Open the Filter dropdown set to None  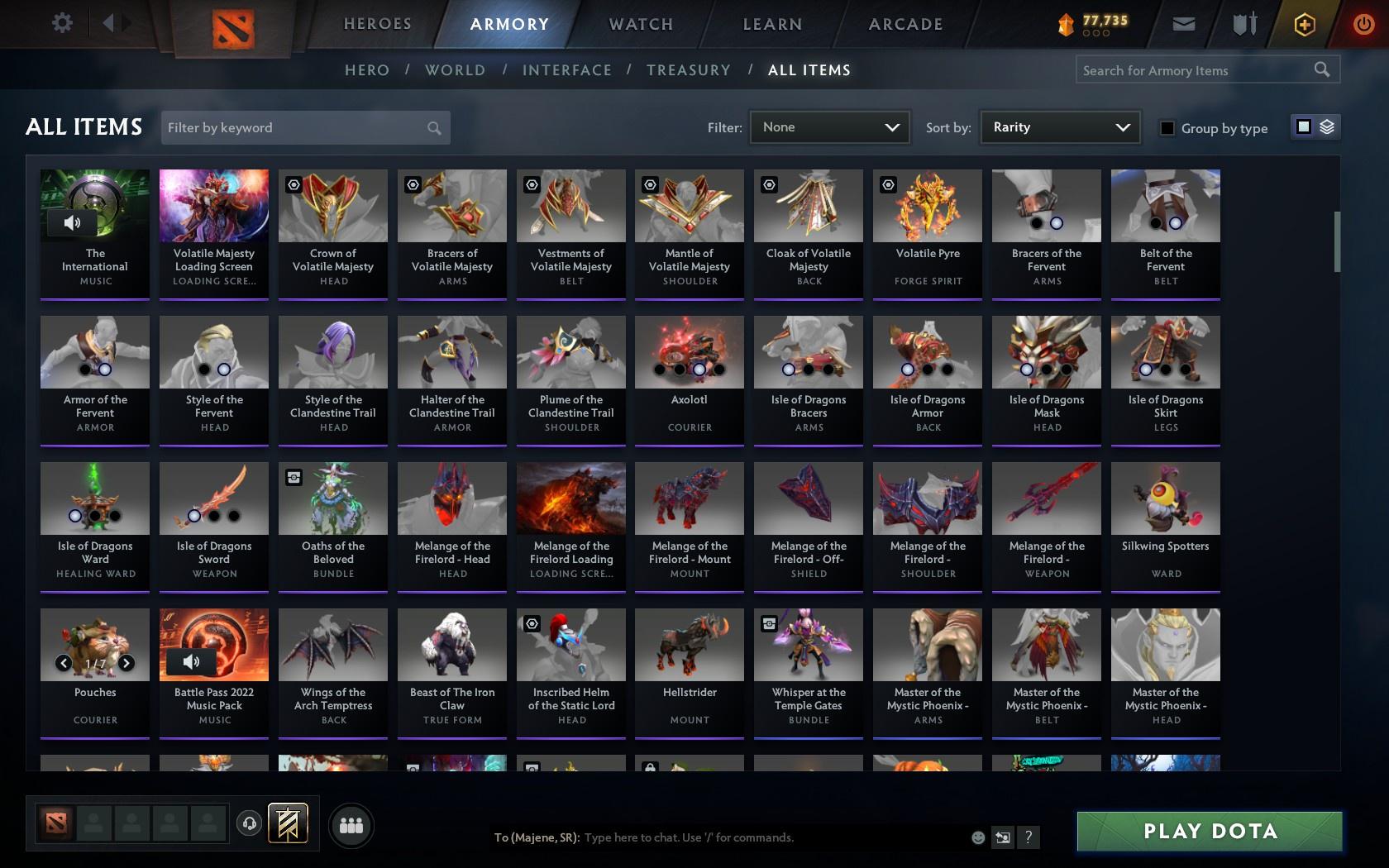828,126
